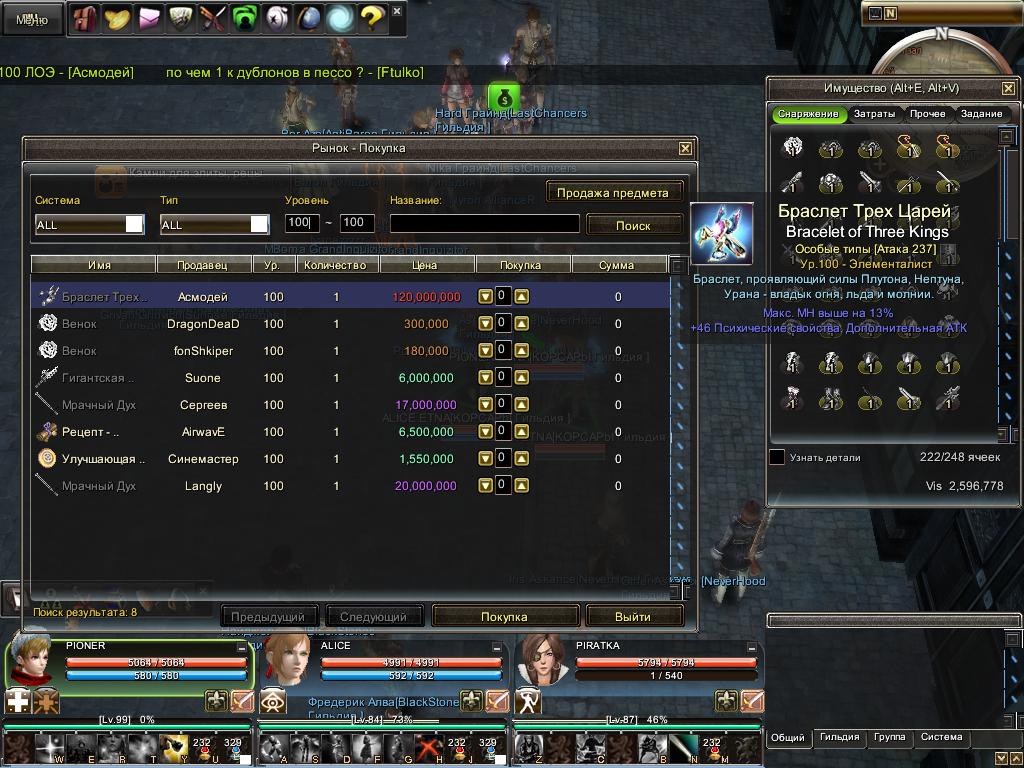
Task: Open the pink envelope mail icon
Action: 151,17
